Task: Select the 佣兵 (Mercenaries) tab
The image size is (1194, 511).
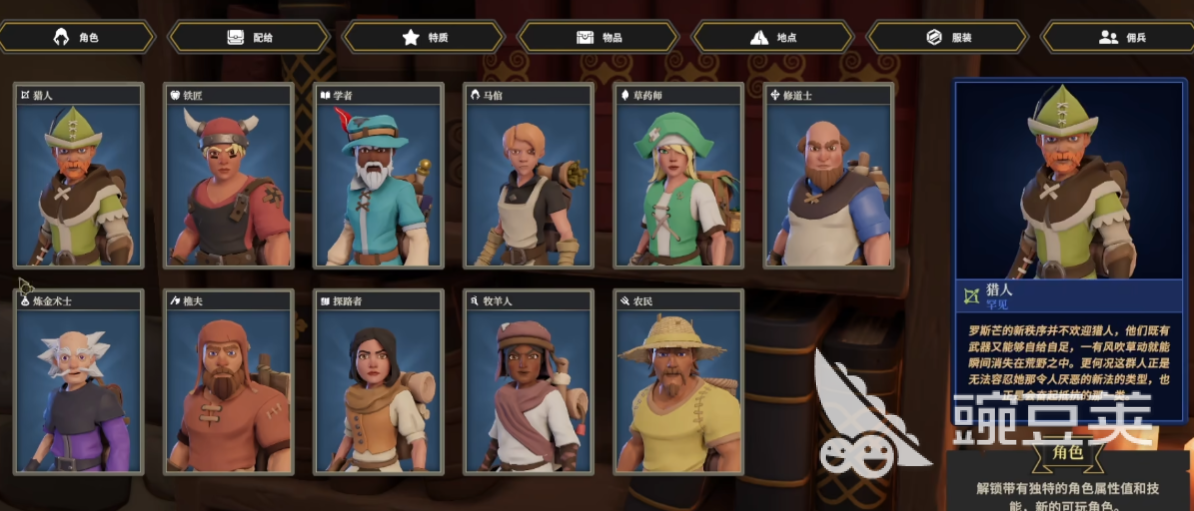Action: 1120,37
